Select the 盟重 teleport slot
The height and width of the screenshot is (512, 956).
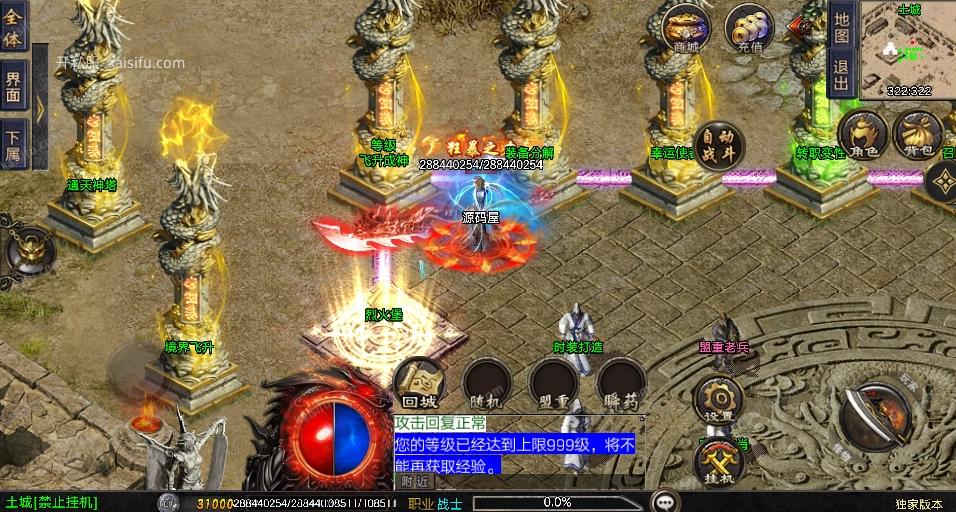click(553, 384)
